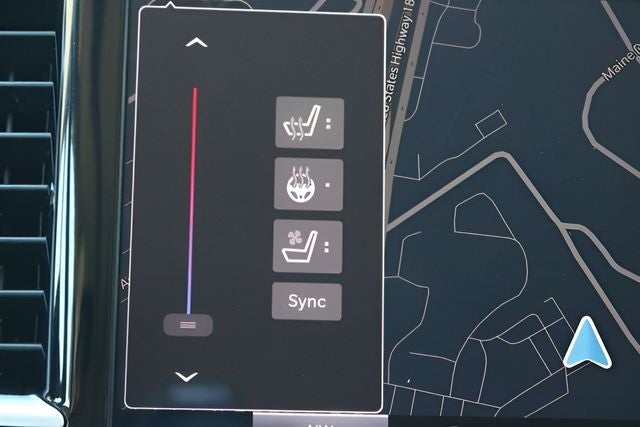Toggle the ventilated seat fan button

[x=307, y=246]
